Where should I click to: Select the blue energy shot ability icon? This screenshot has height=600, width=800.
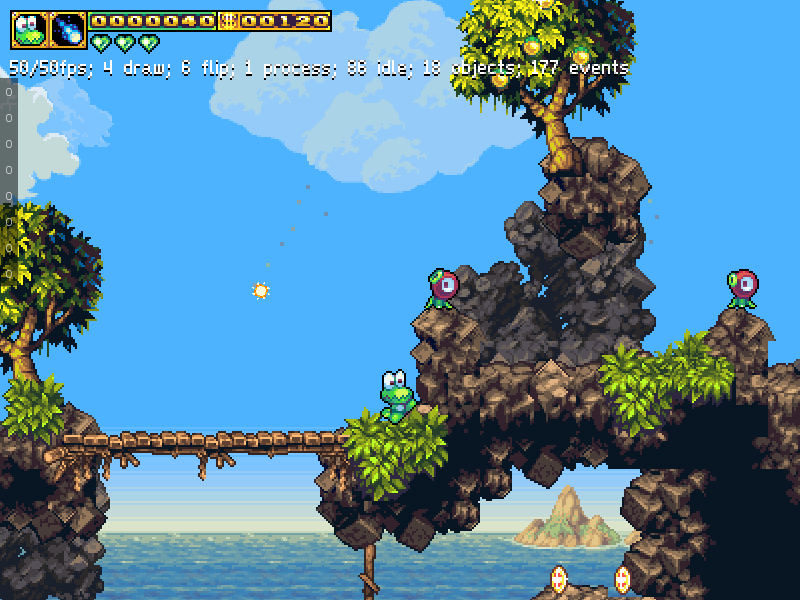tap(68, 30)
